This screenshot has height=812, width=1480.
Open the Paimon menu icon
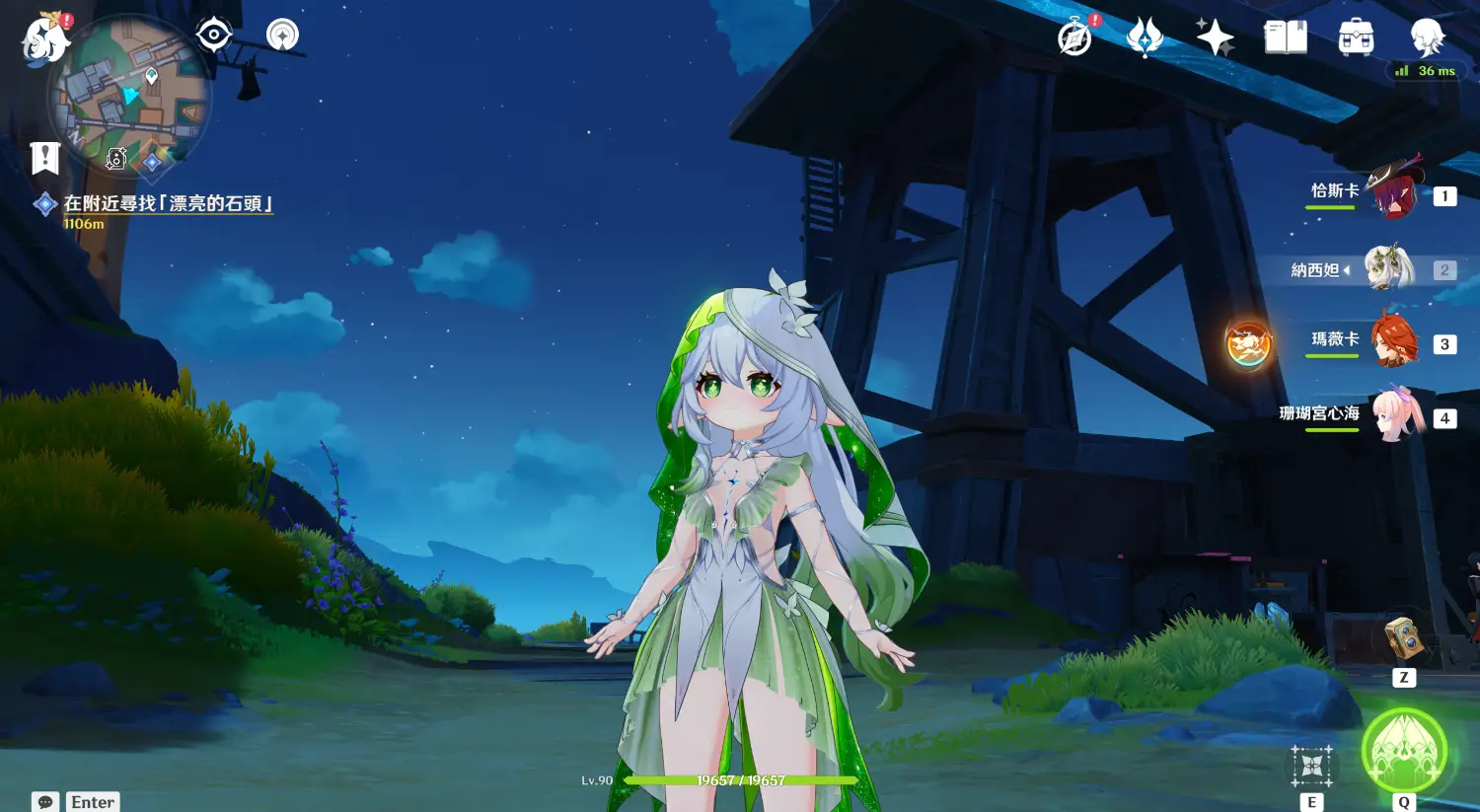[45, 39]
